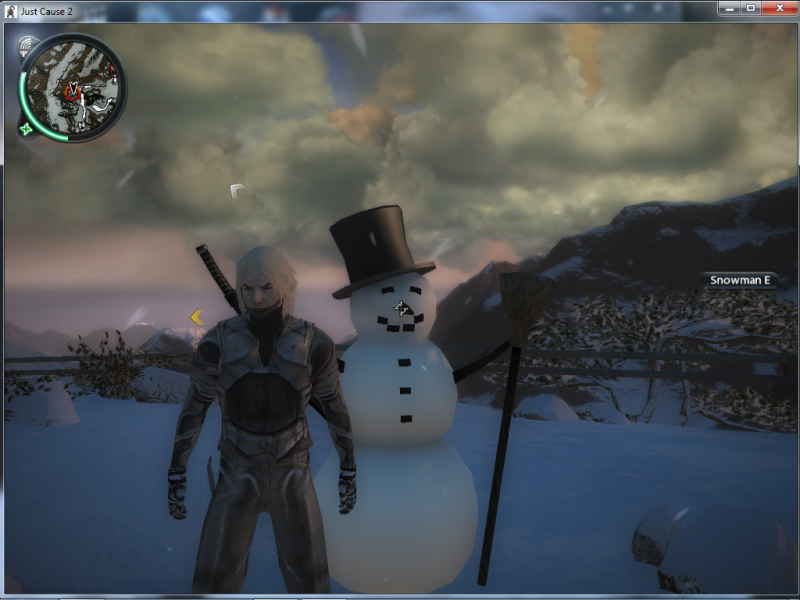Maximize the game window
The width and height of the screenshot is (800, 600).
click(x=750, y=8)
